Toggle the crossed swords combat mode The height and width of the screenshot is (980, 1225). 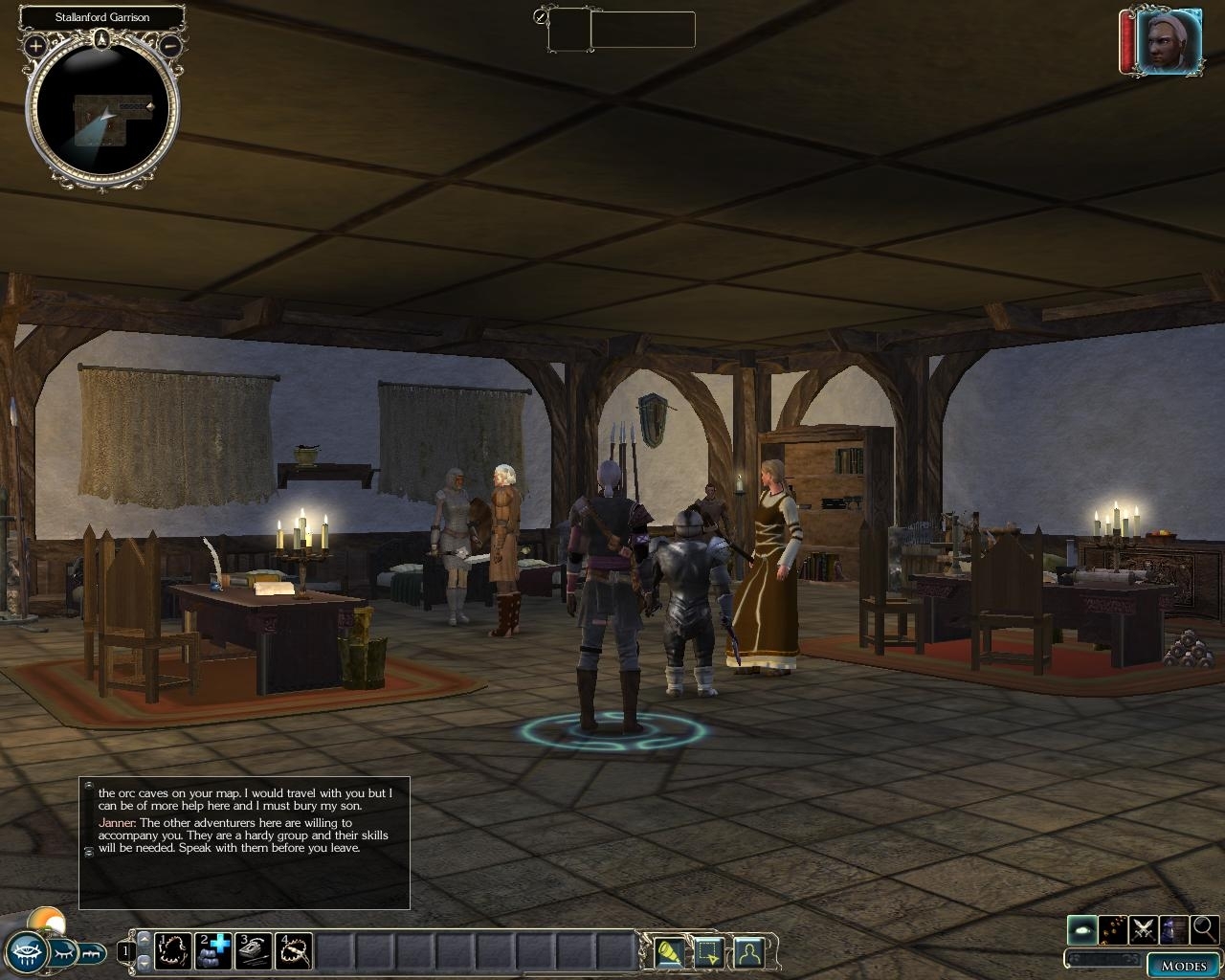(1143, 928)
